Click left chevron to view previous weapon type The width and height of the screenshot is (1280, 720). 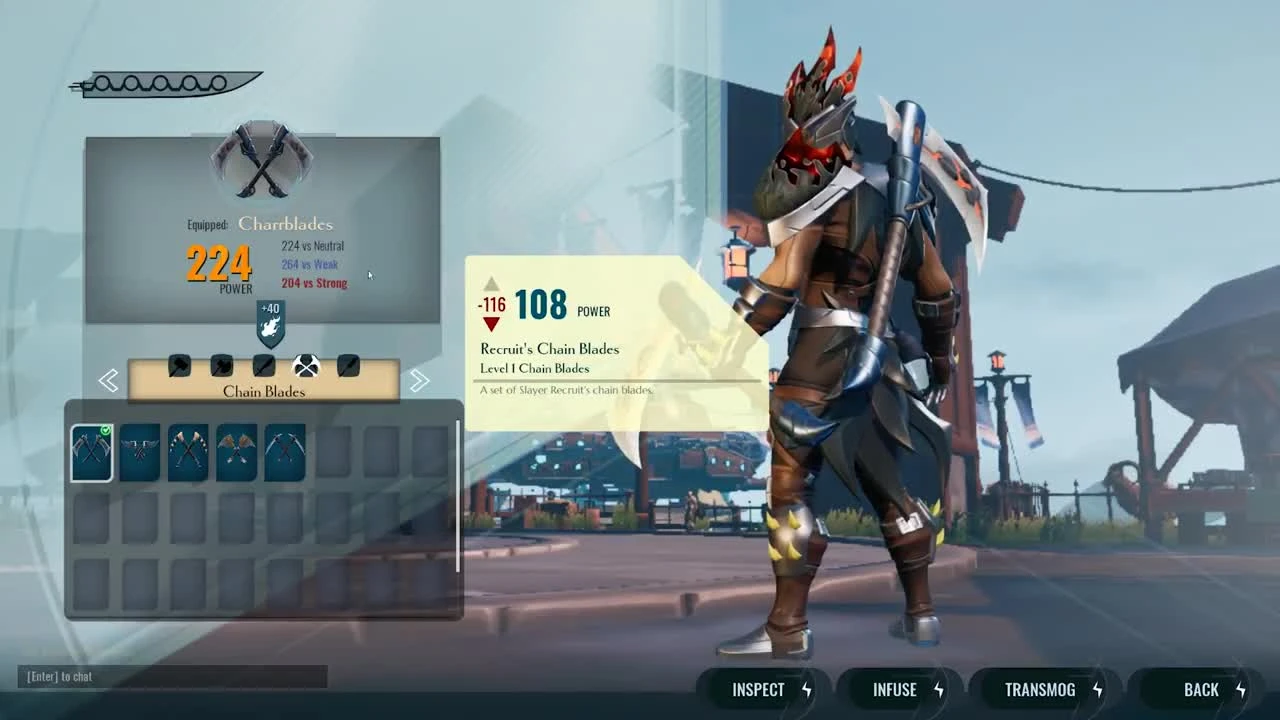pos(108,380)
